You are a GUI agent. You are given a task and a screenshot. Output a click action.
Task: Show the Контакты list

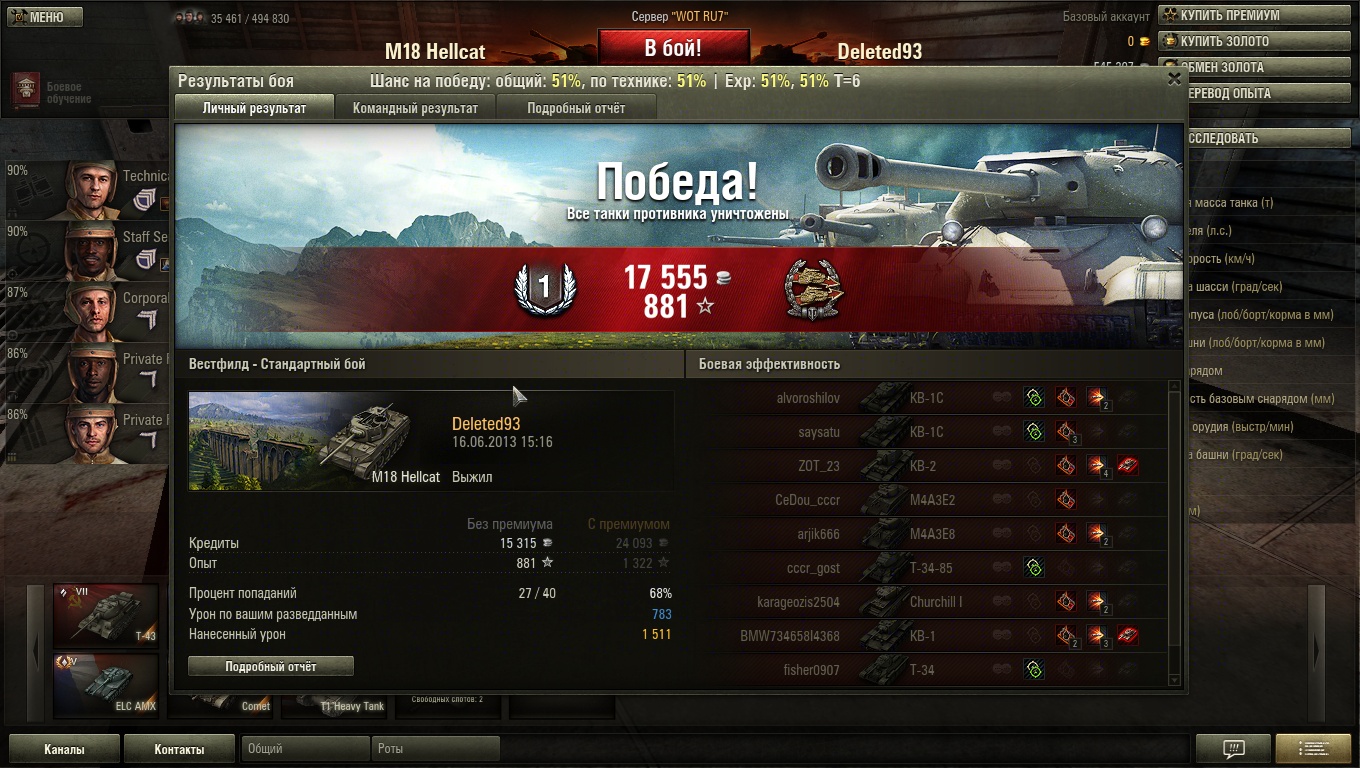[179, 749]
